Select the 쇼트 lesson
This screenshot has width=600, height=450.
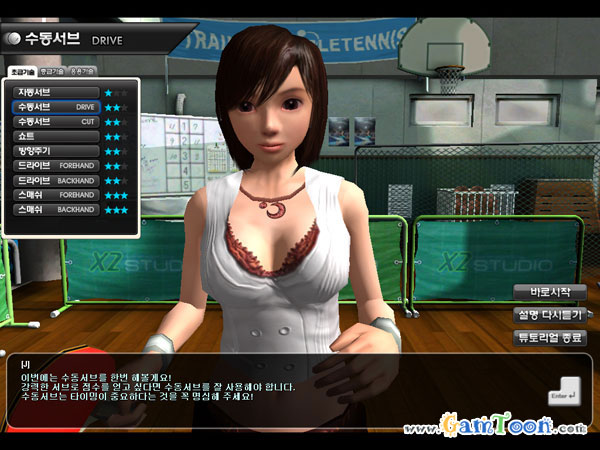click(x=55, y=136)
